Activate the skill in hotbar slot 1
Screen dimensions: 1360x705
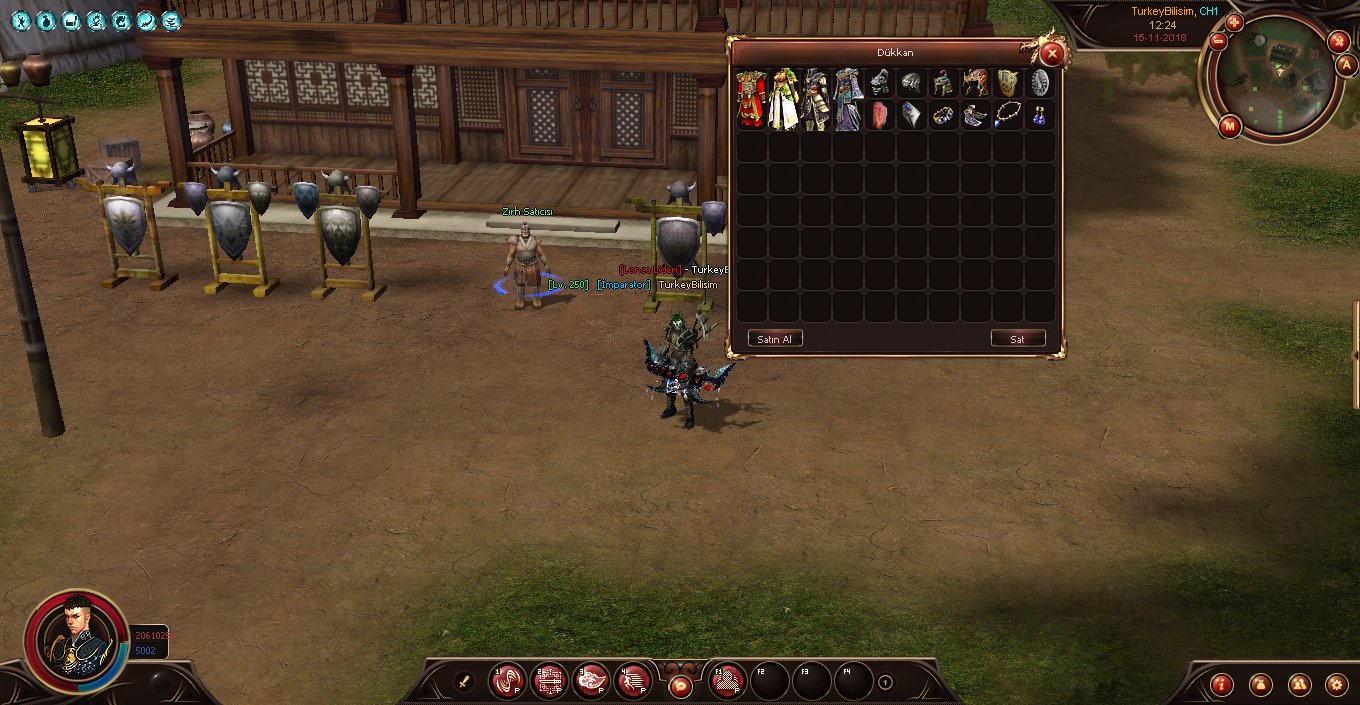(x=507, y=681)
